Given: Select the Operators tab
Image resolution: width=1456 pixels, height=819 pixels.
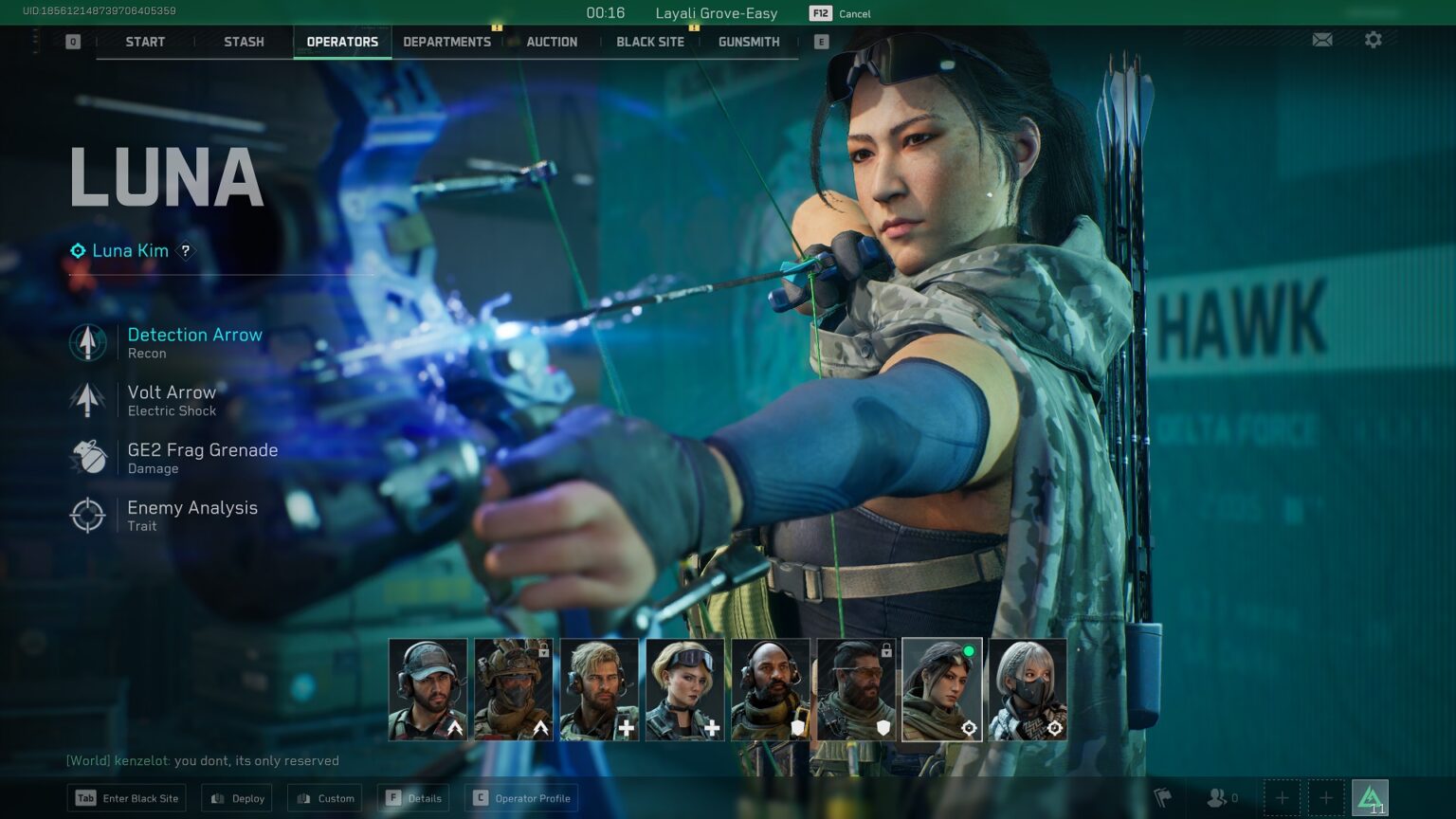Looking at the screenshot, I should pyautogui.click(x=342, y=42).
